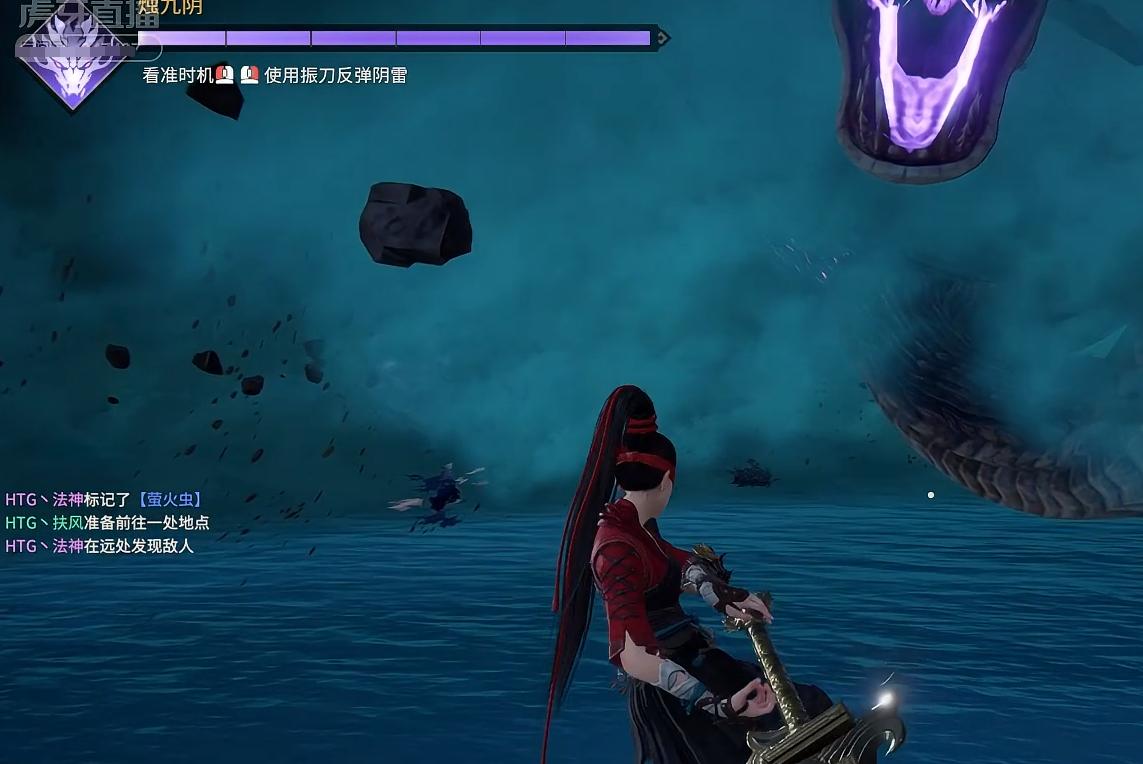
Task: Select the chat message marking 【萤火虫】
Action: click(x=104, y=499)
